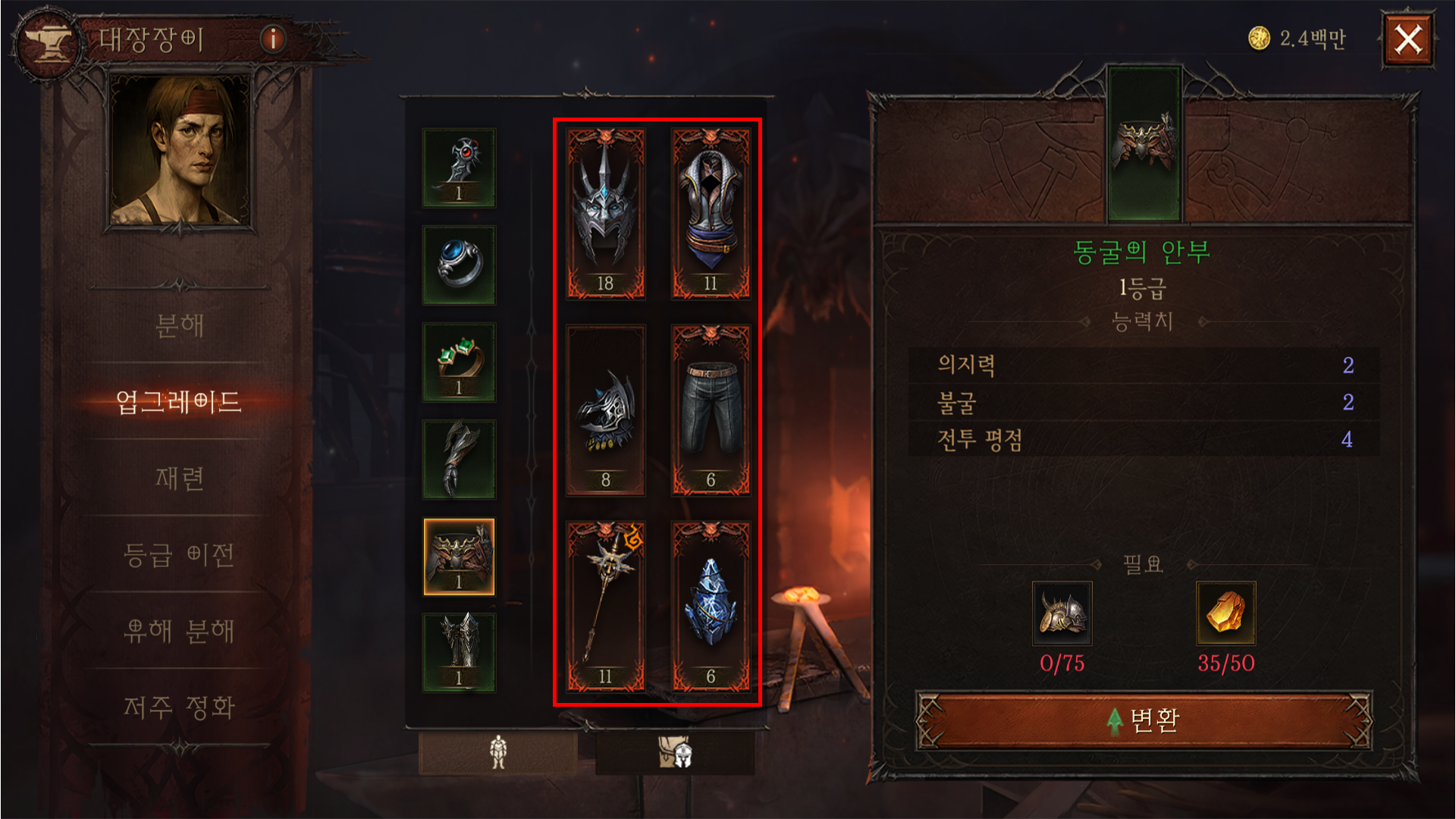
Task: Go to 등급 이전 menu
Action: point(179,555)
